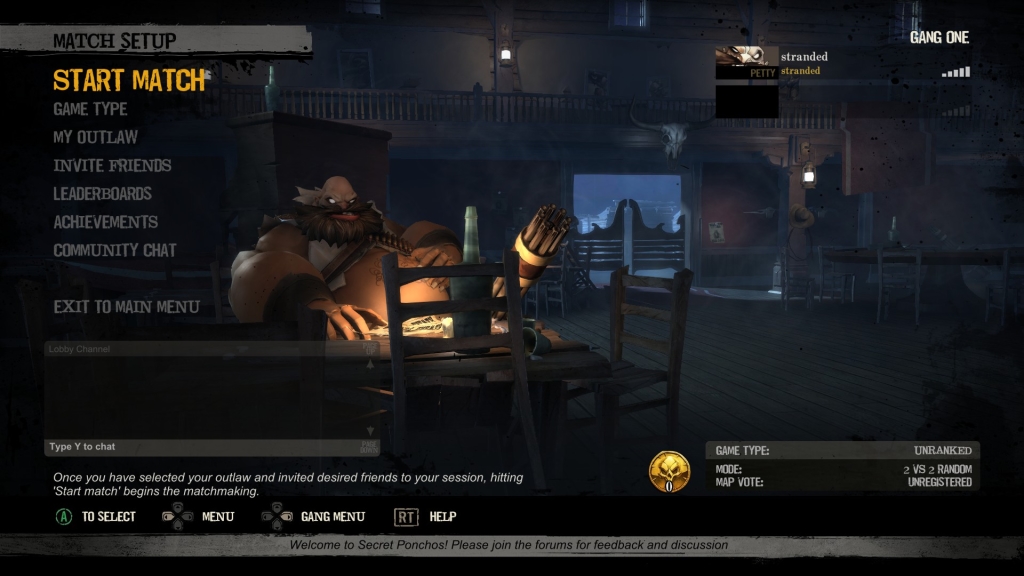View the Leaderboards
1024x576 pixels.
[102, 194]
